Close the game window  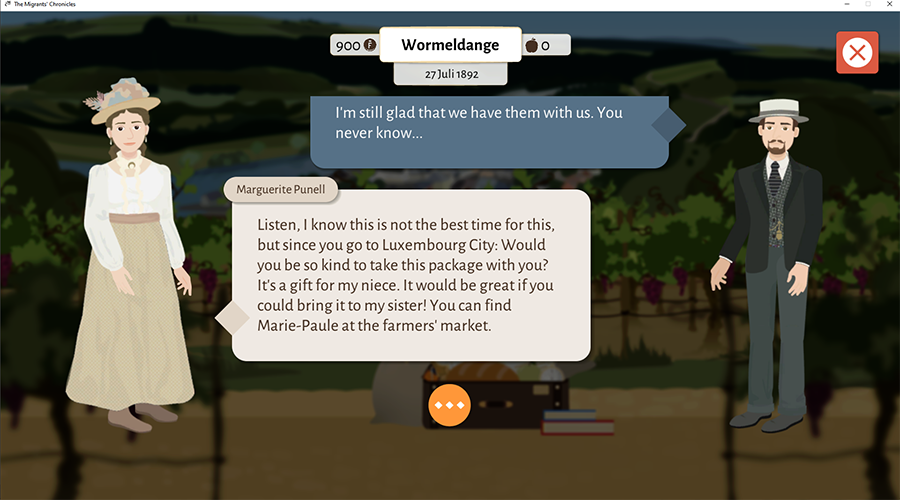click(x=887, y=5)
